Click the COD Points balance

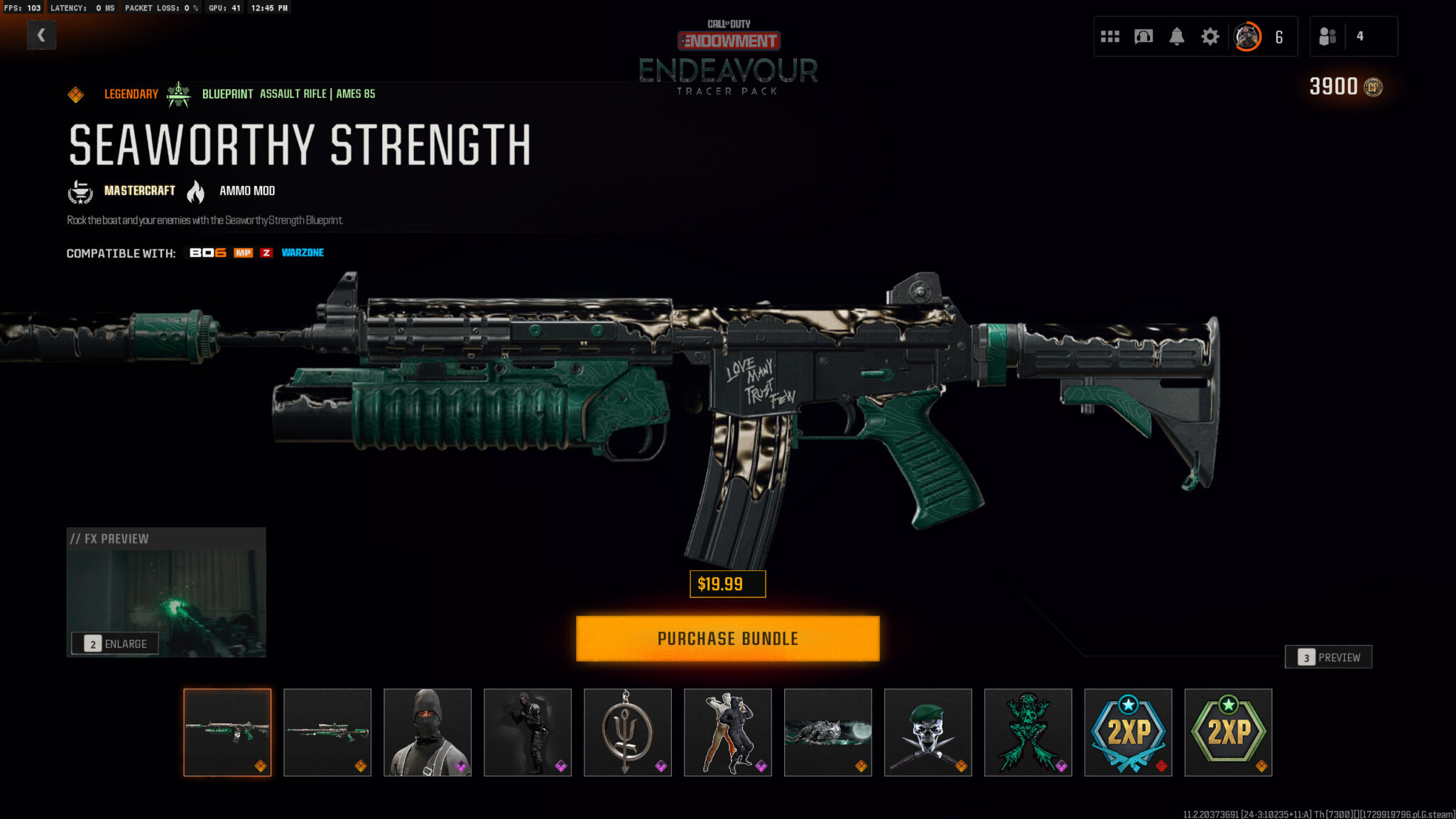pyautogui.click(x=1345, y=87)
